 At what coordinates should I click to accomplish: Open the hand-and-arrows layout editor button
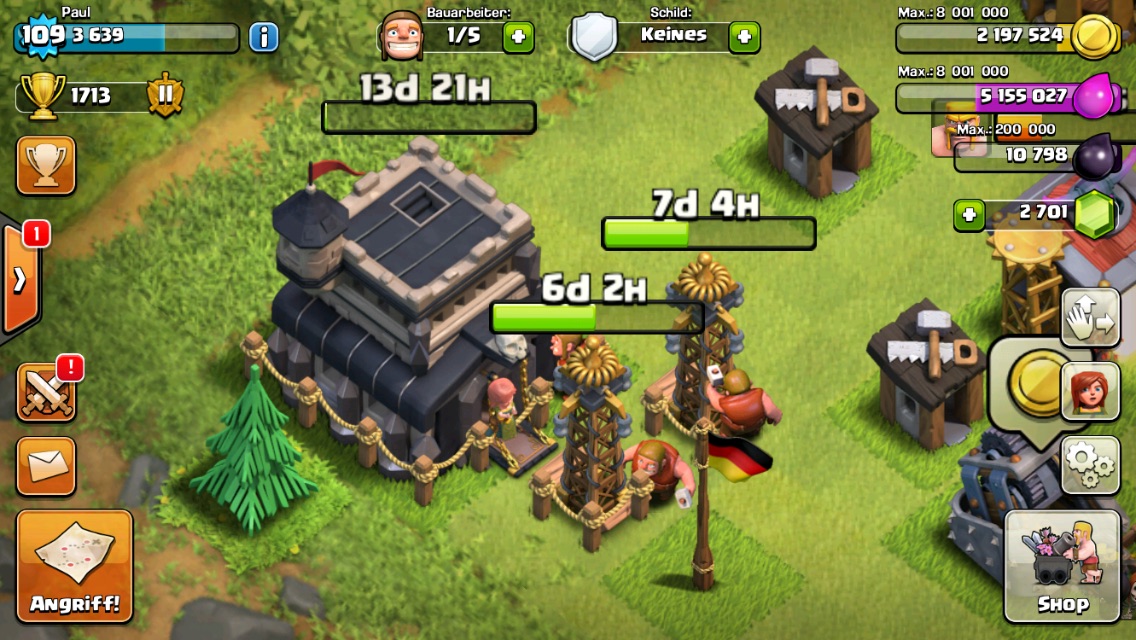[x=1089, y=318]
